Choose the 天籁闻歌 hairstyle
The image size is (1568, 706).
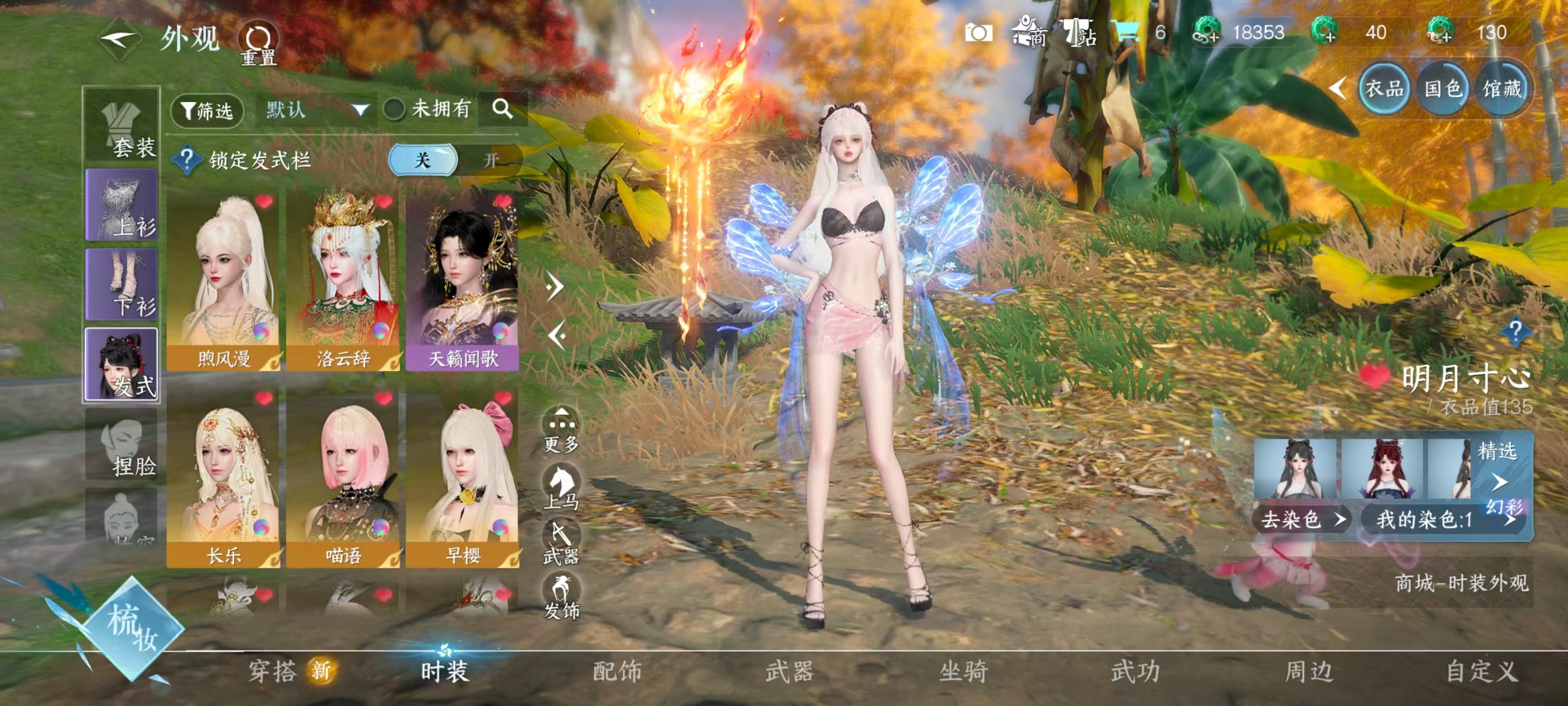coord(463,280)
